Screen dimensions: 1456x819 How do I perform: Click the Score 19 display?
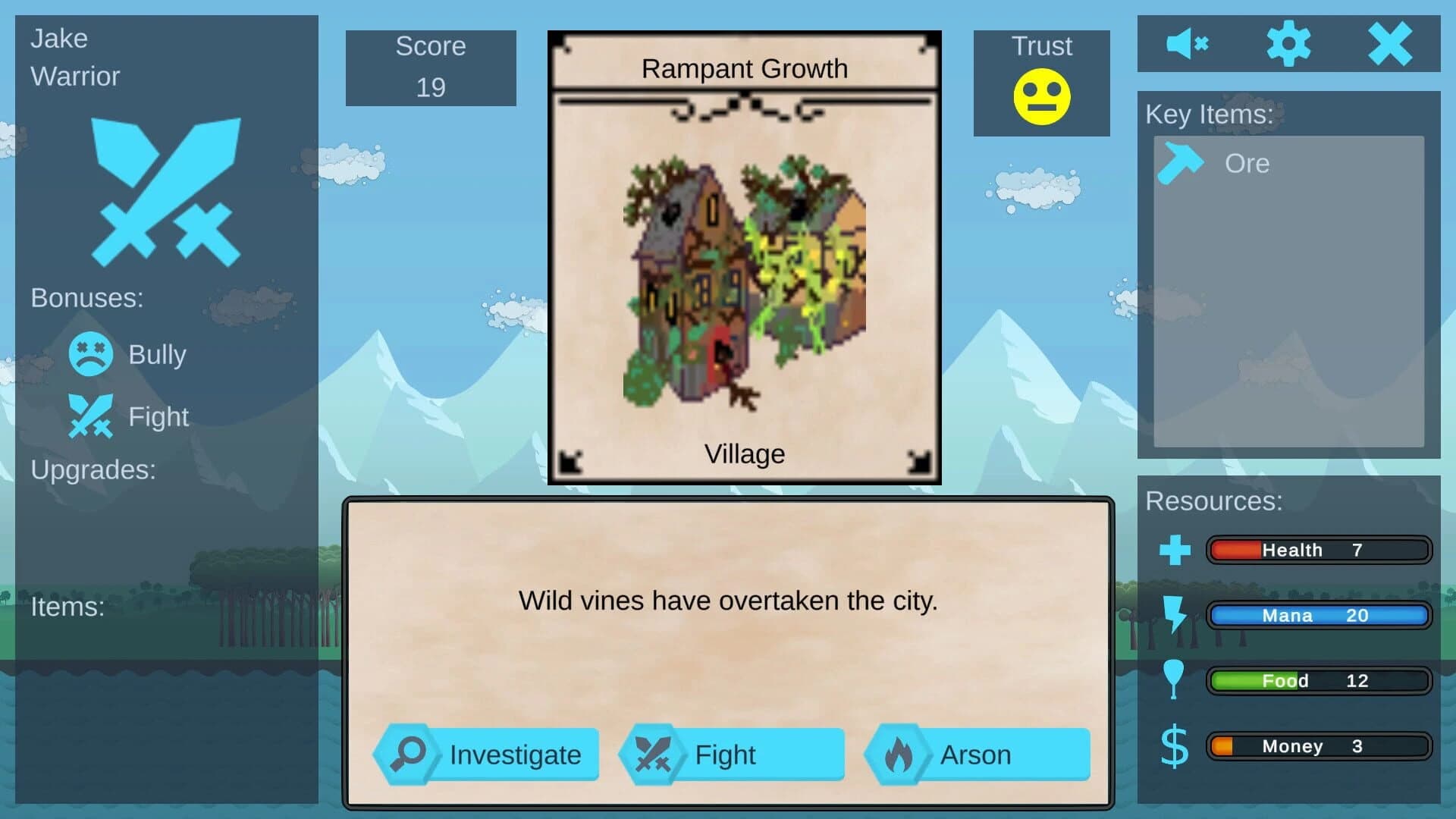430,67
